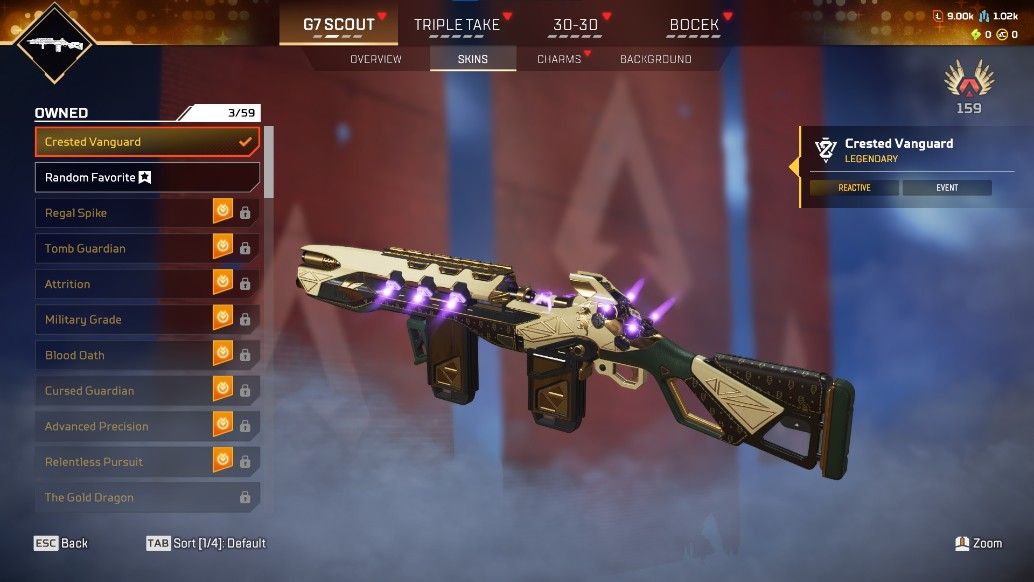Switch to the Charms sub-tab

pos(559,59)
